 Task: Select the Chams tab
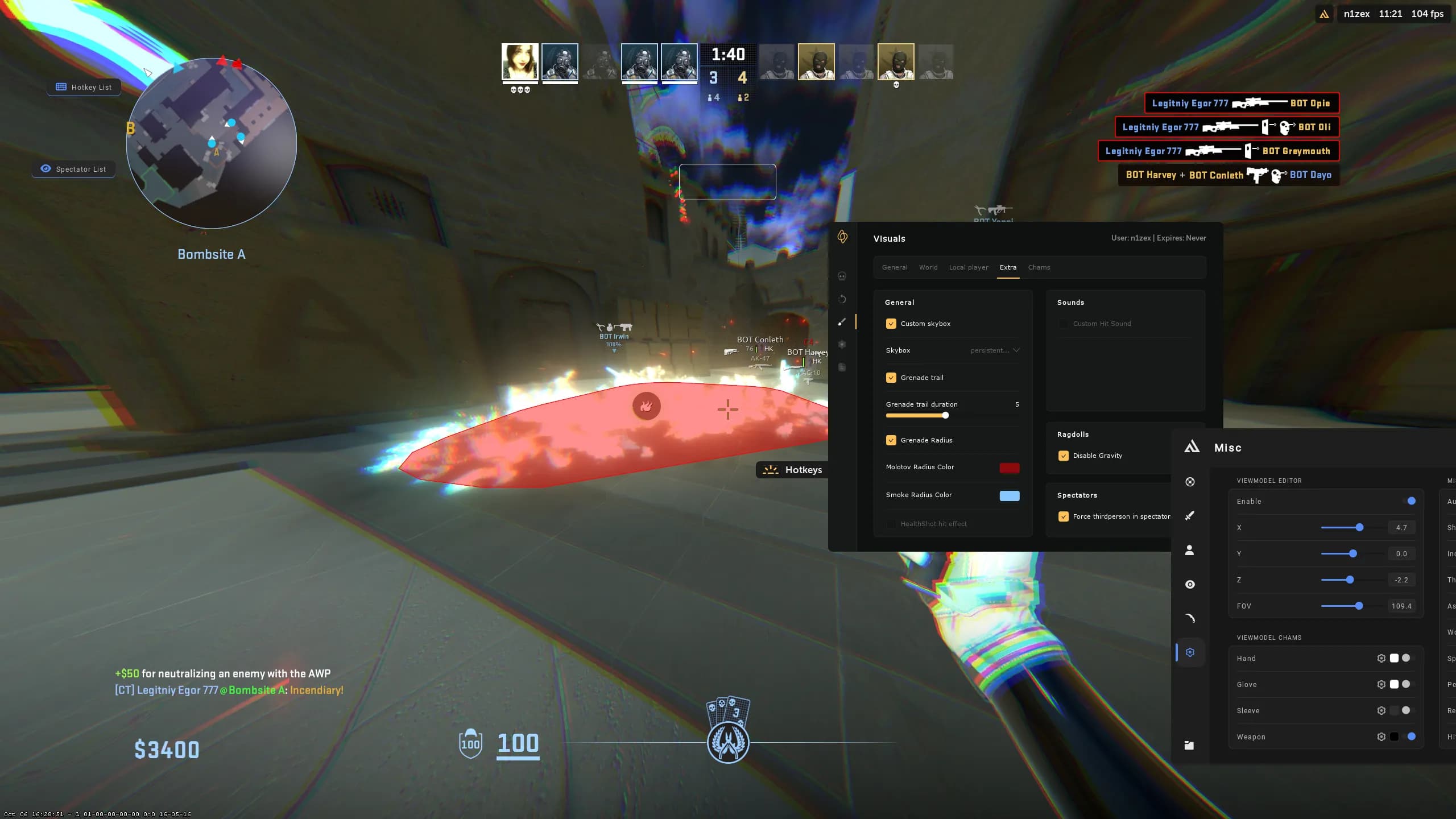point(1039,267)
